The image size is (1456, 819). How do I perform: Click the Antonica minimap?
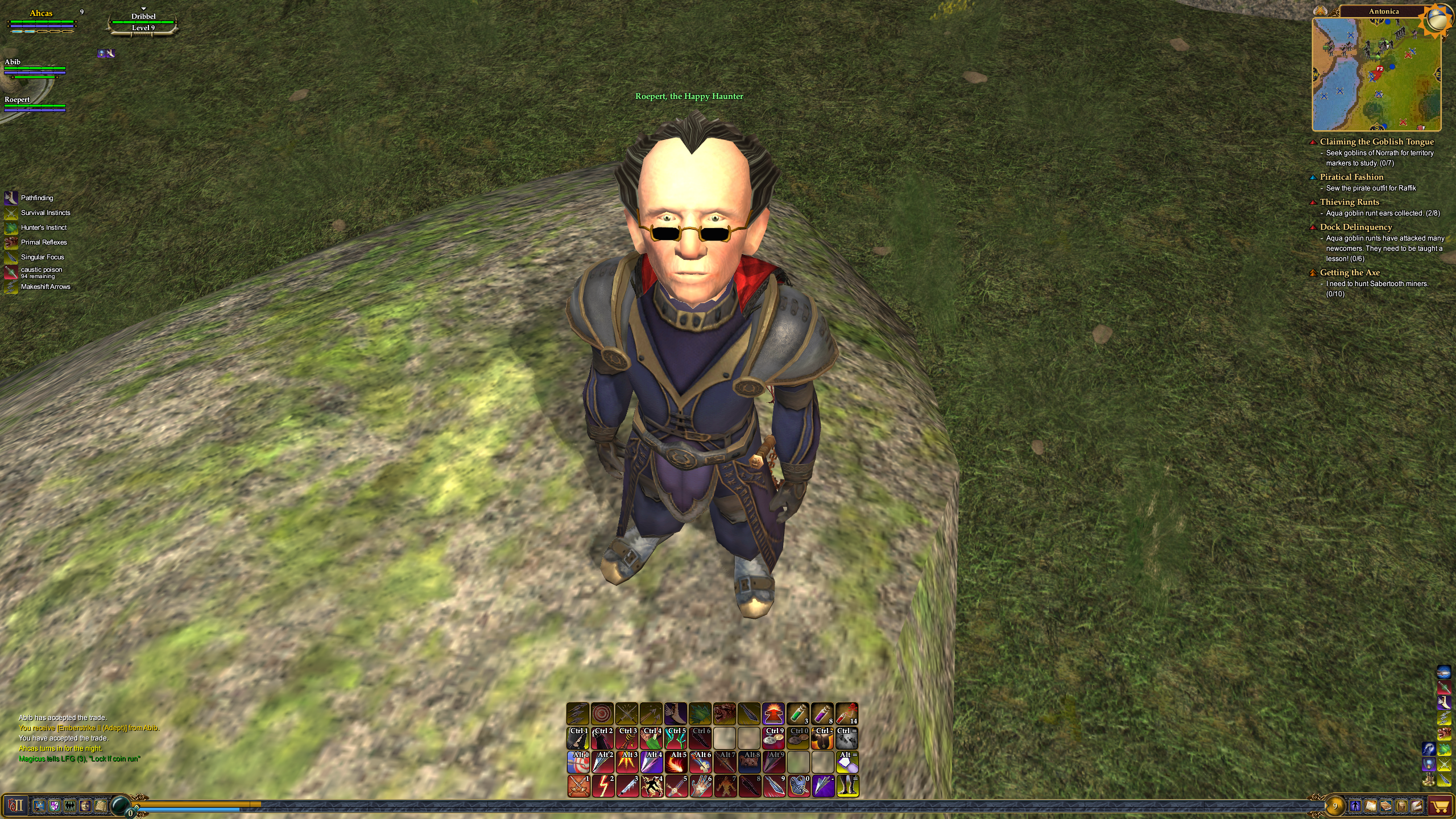(1376, 74)
